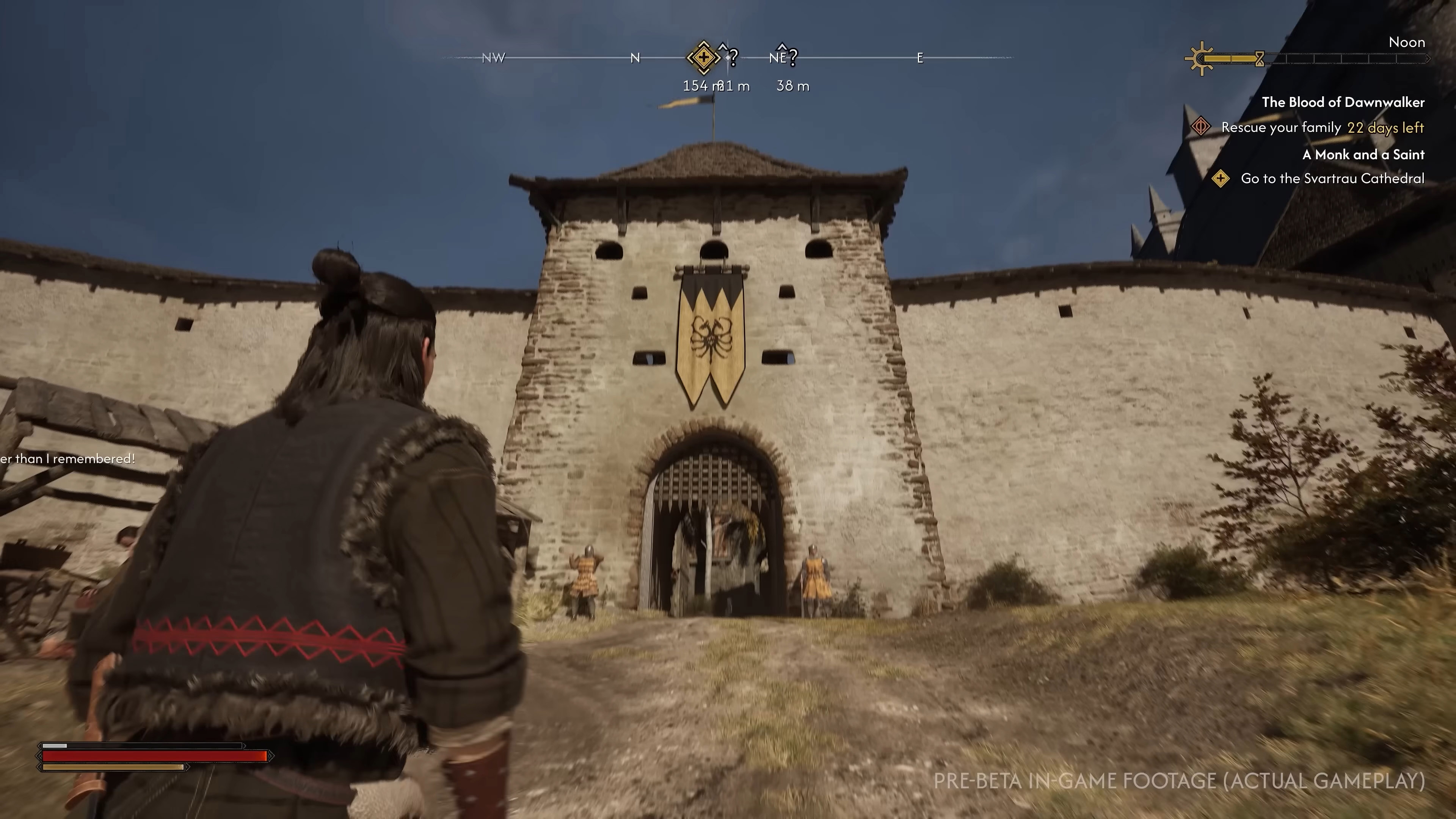Click the question mark marker at 38 m

(x=792, y=56)
